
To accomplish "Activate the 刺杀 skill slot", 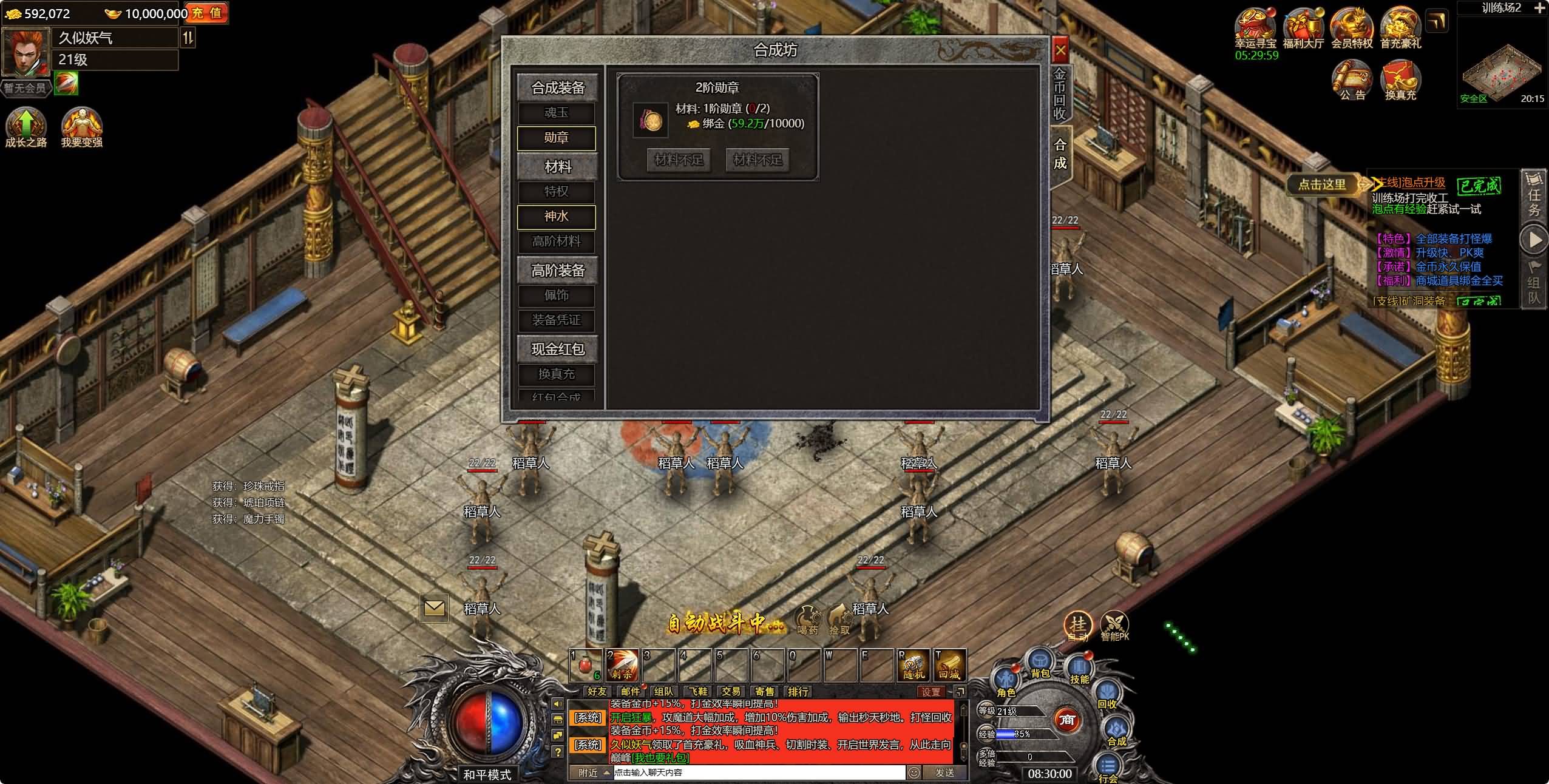I will [622, 666].
